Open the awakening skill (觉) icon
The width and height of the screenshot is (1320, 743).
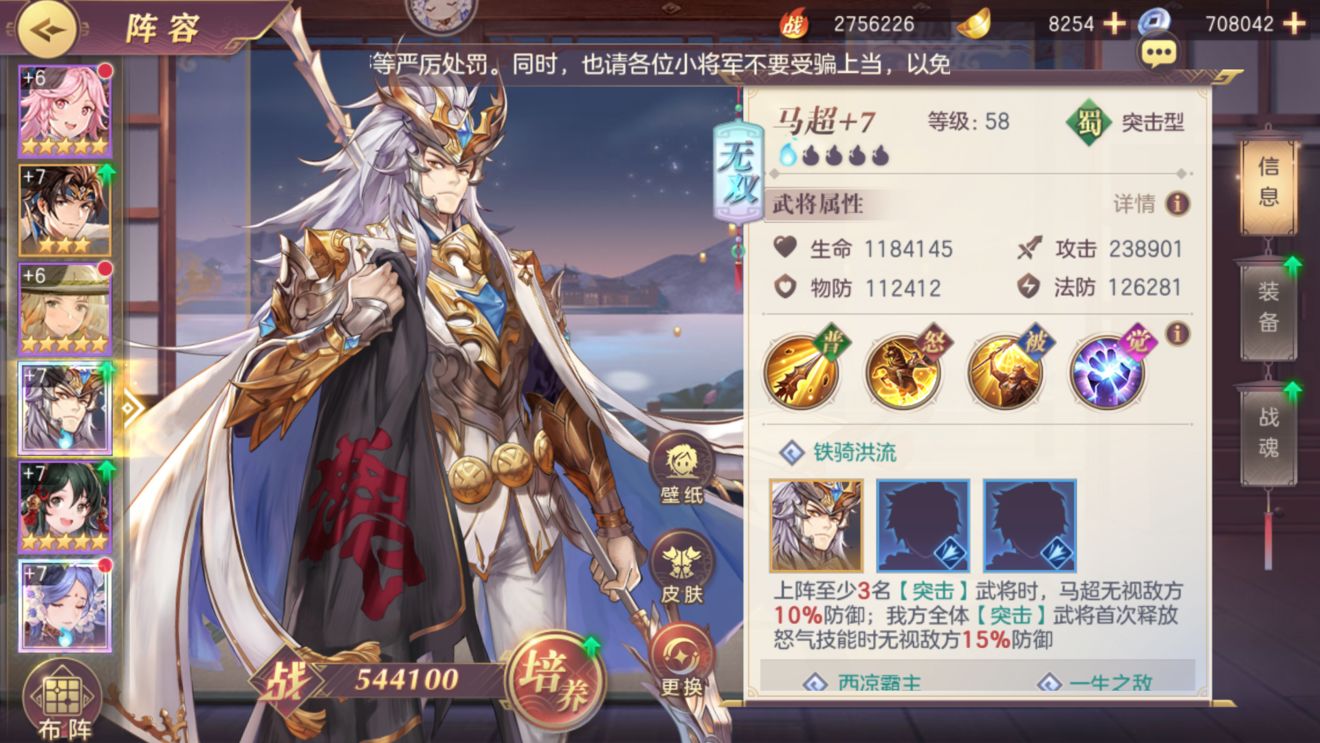point(1106,370)
